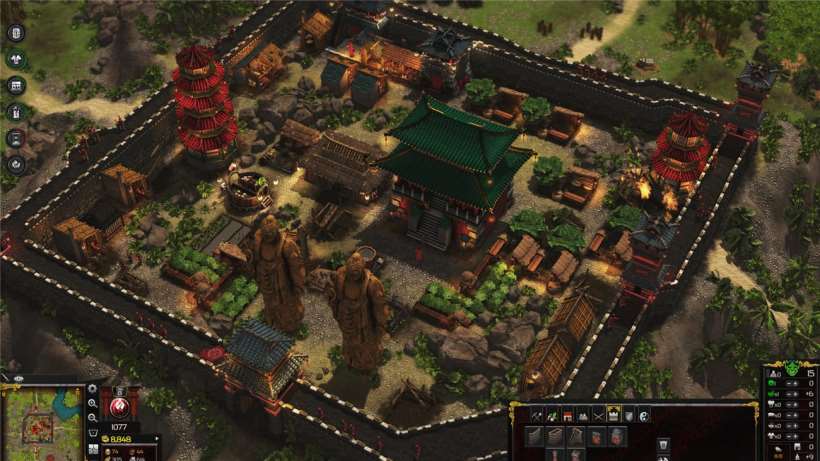Image resolution: width=820 pixels, height=461 pixels.
Task: Select the red clan emblem button
Action: [121, 405]
